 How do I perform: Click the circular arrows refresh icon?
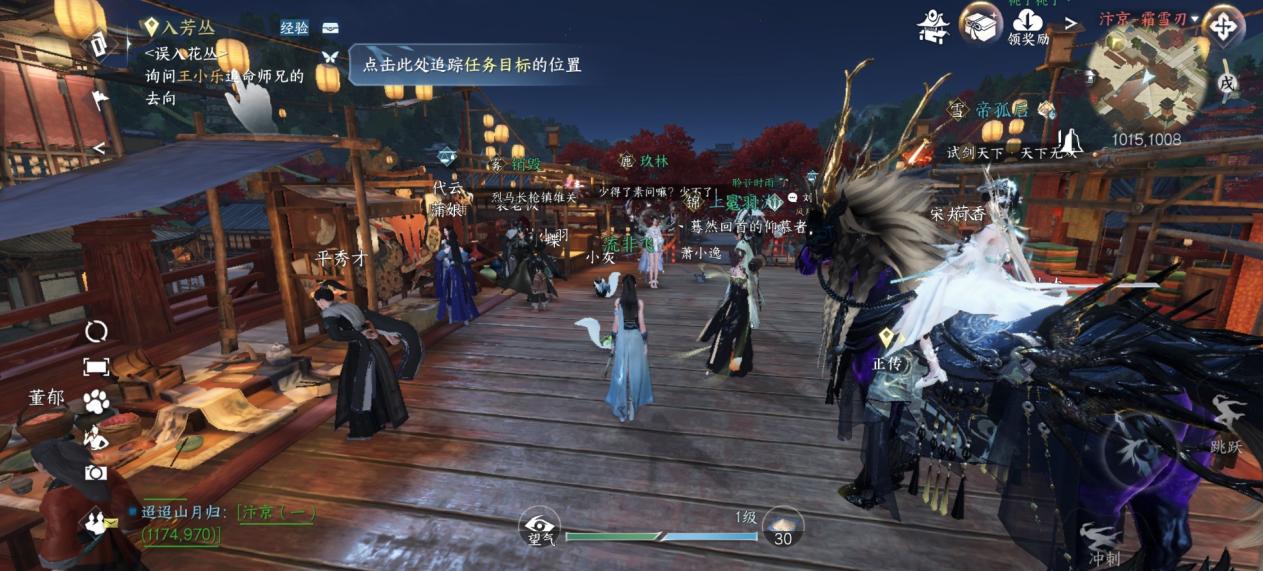96,332
